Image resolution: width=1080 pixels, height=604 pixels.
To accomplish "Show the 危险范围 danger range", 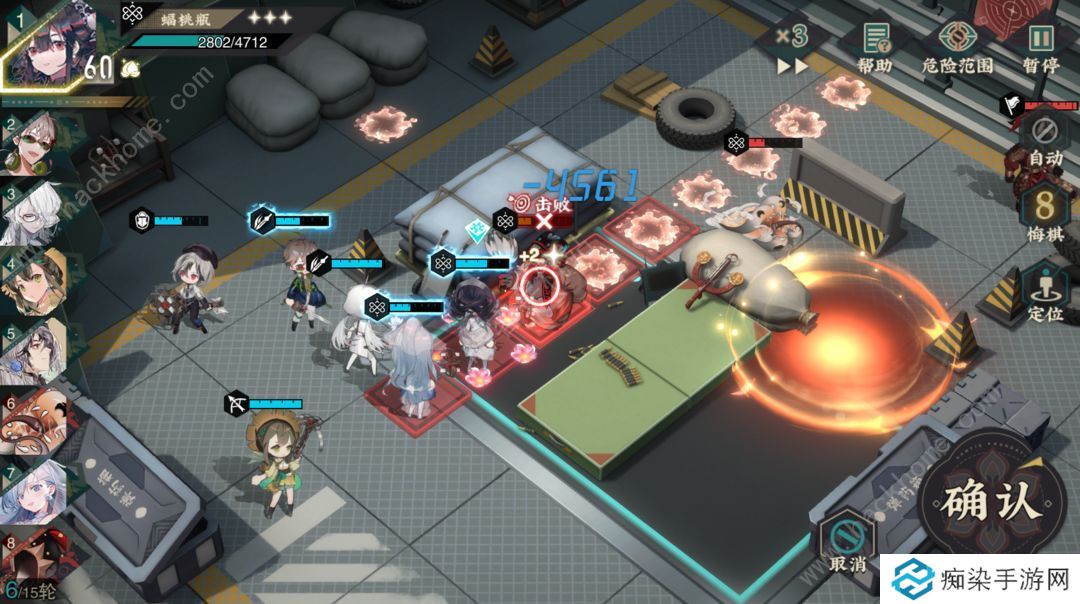I will (x=957, y=46).
